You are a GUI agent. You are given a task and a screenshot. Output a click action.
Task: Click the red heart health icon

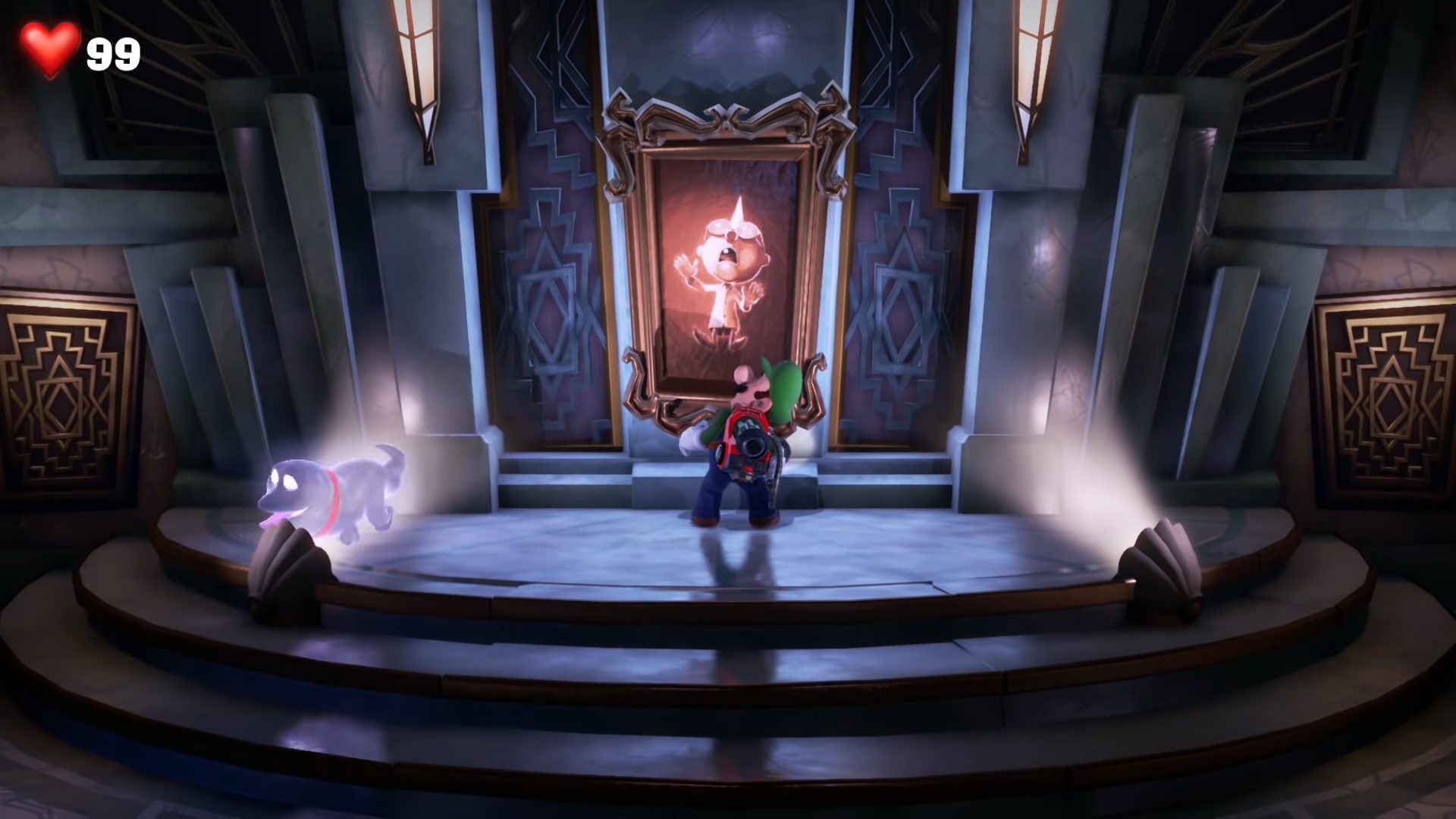(x=48, y=48)
